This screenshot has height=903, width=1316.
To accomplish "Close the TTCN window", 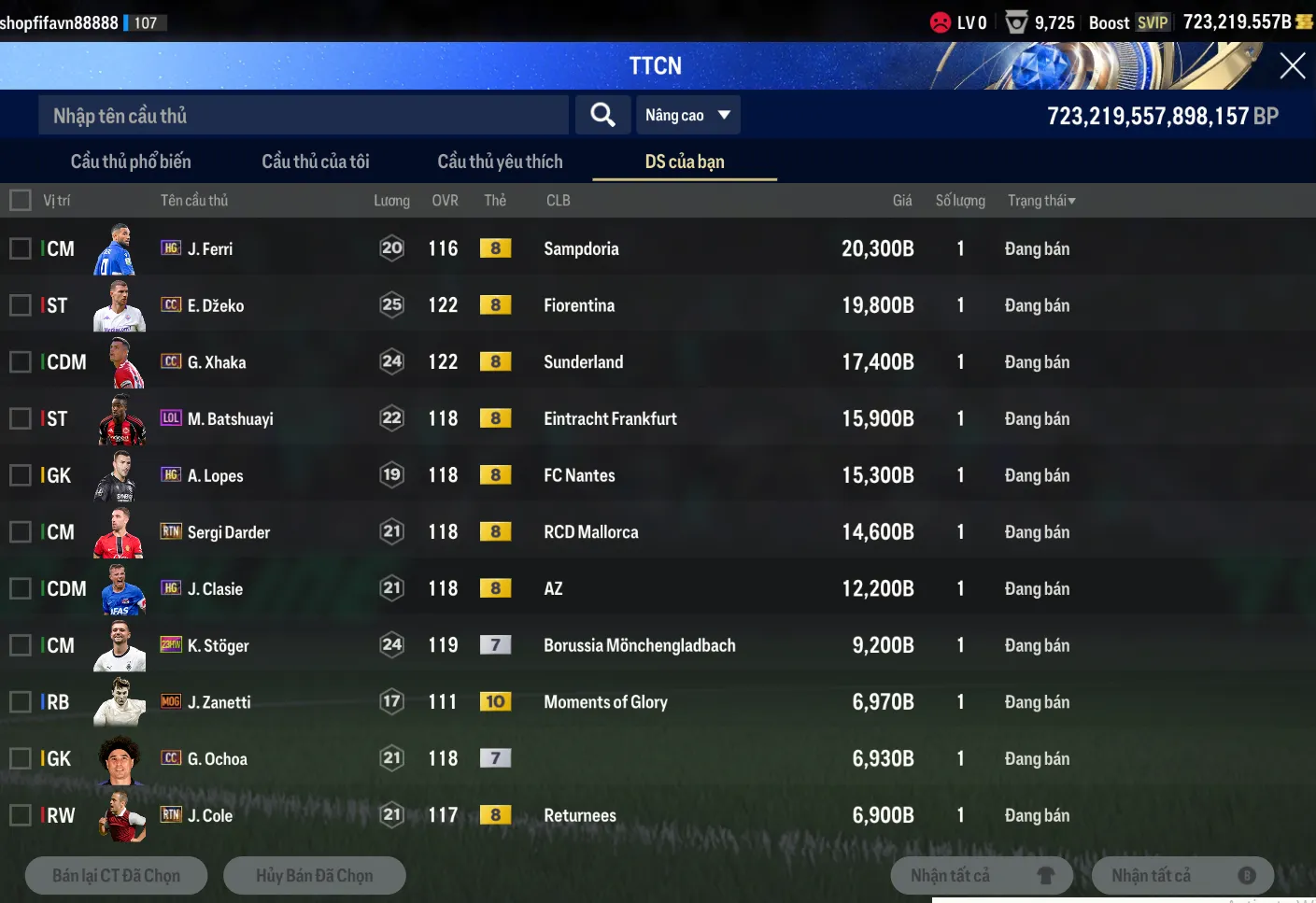I will (x=1292, y=65).
